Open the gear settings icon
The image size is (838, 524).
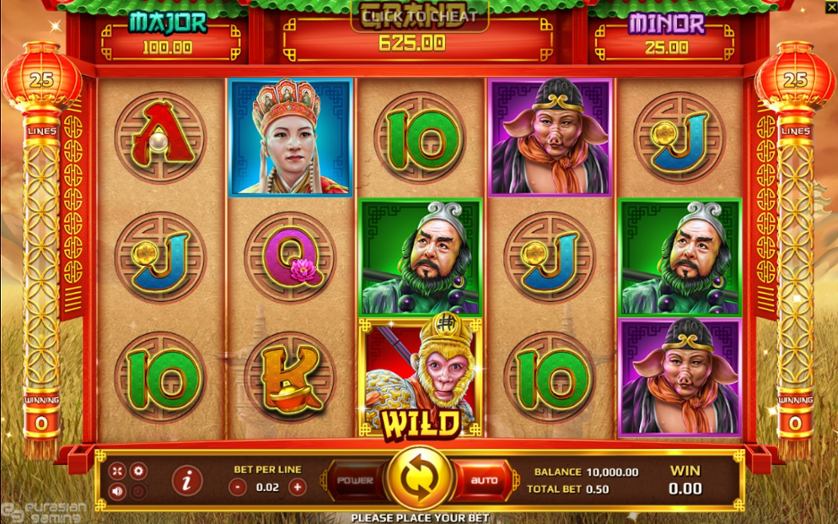pos(138,470)
